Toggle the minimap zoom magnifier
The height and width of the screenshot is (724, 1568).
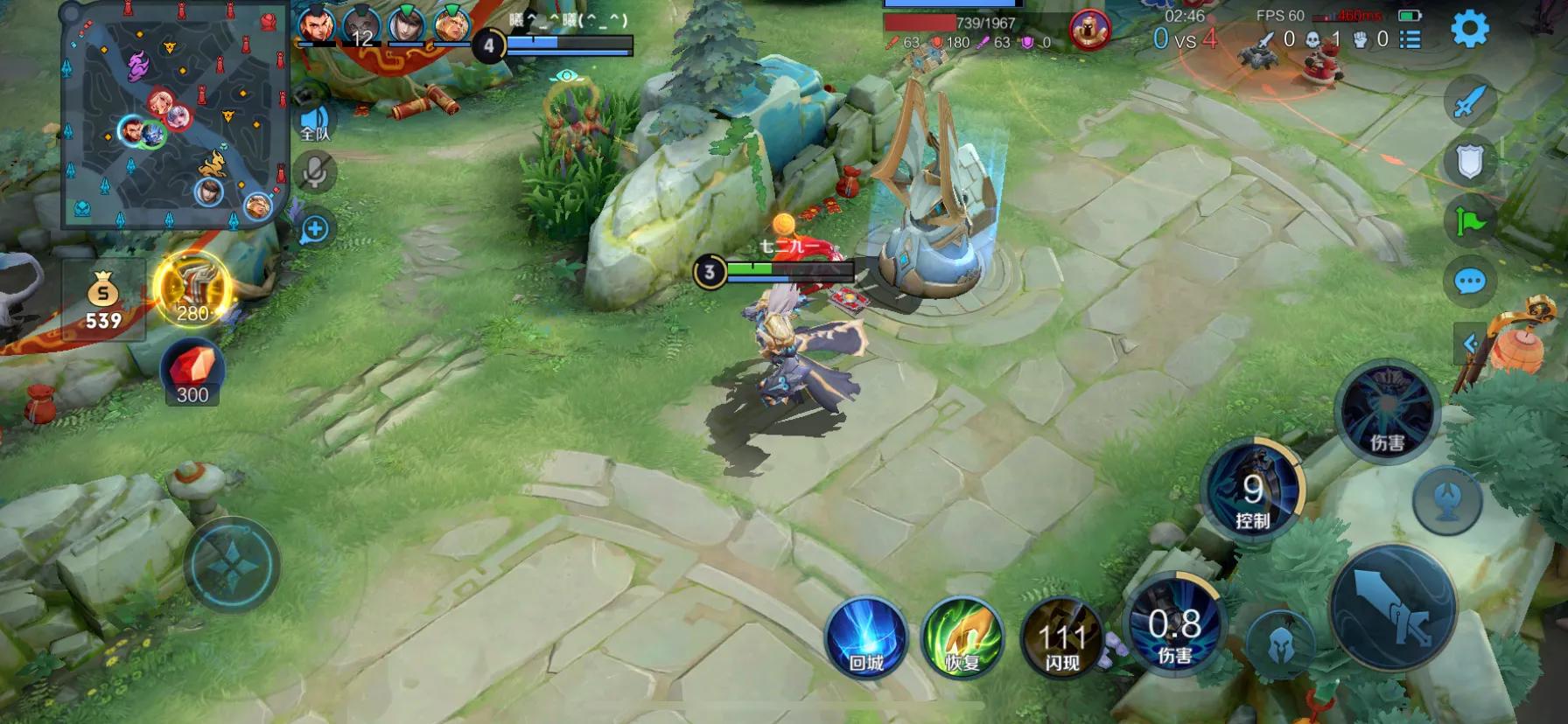[313, 227]
